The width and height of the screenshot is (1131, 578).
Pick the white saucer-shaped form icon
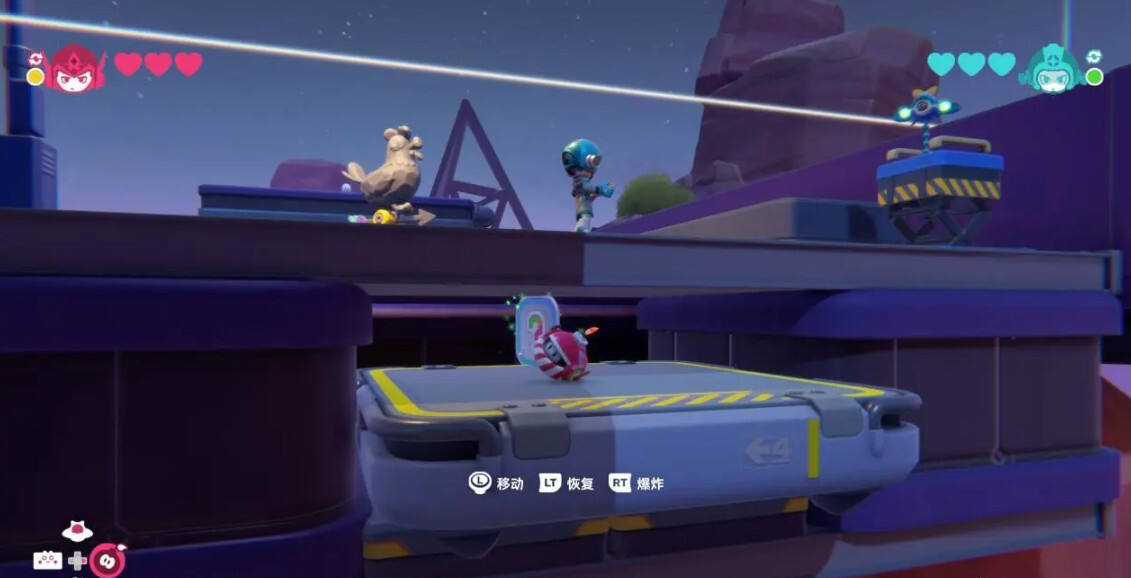(x=77, y=530)
